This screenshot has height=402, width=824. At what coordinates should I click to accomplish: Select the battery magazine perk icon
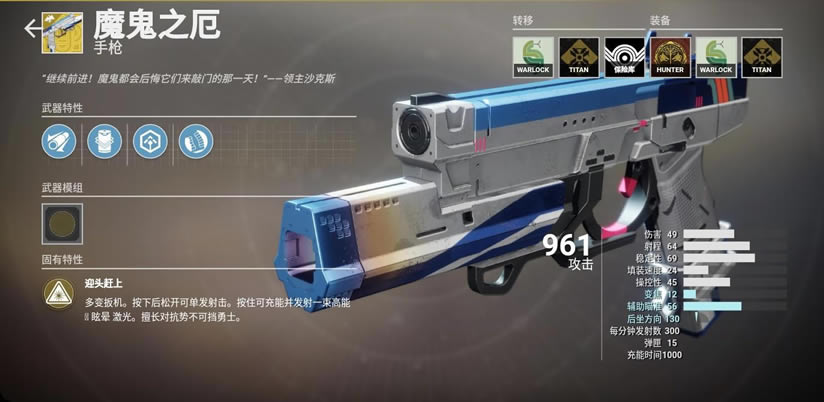(x=104, y=141)
